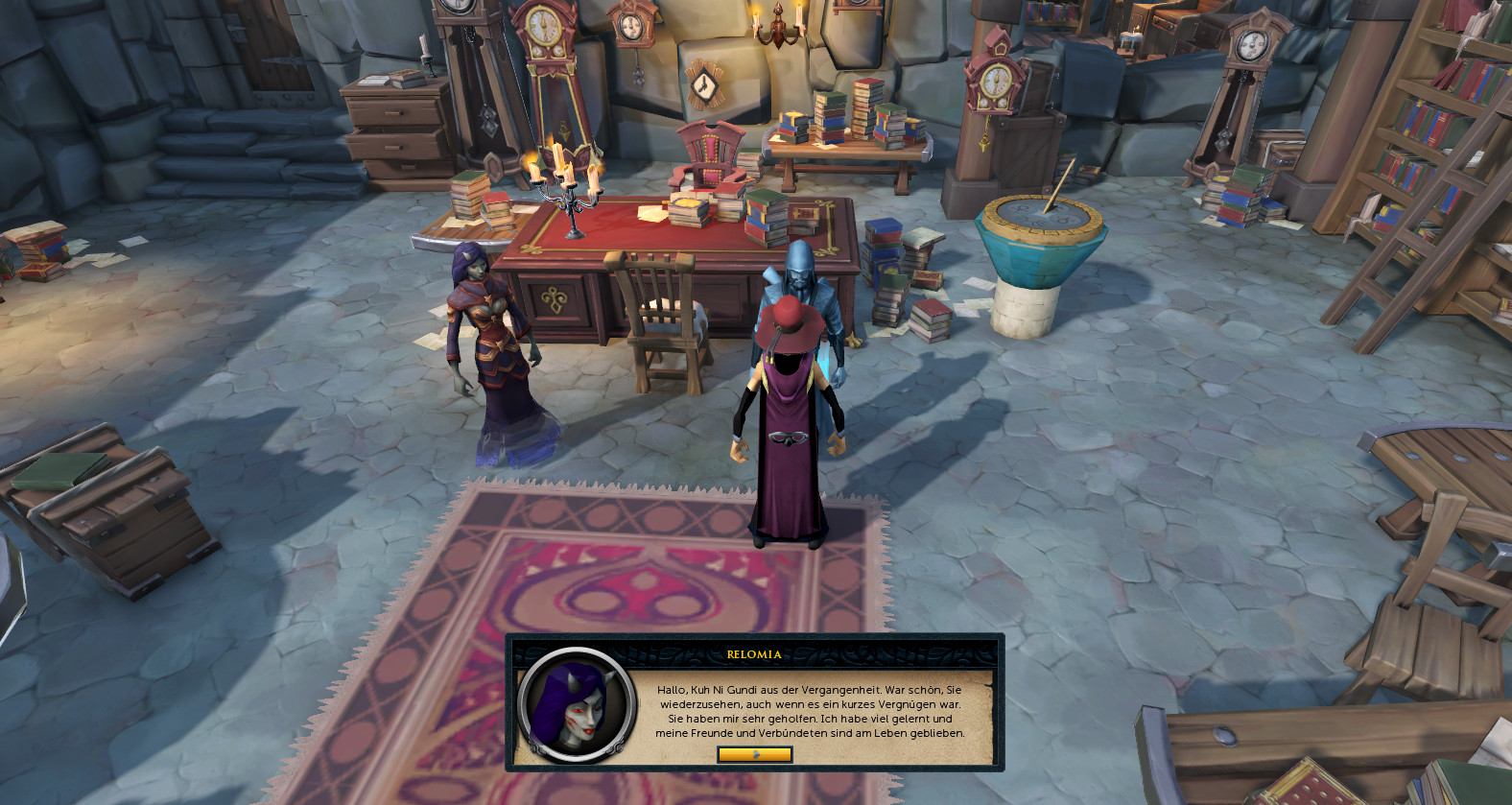Continue Relomia's dialogue with the yellow arrow button
Viewport: 1512px width, 805px height.
coord(754,754)
